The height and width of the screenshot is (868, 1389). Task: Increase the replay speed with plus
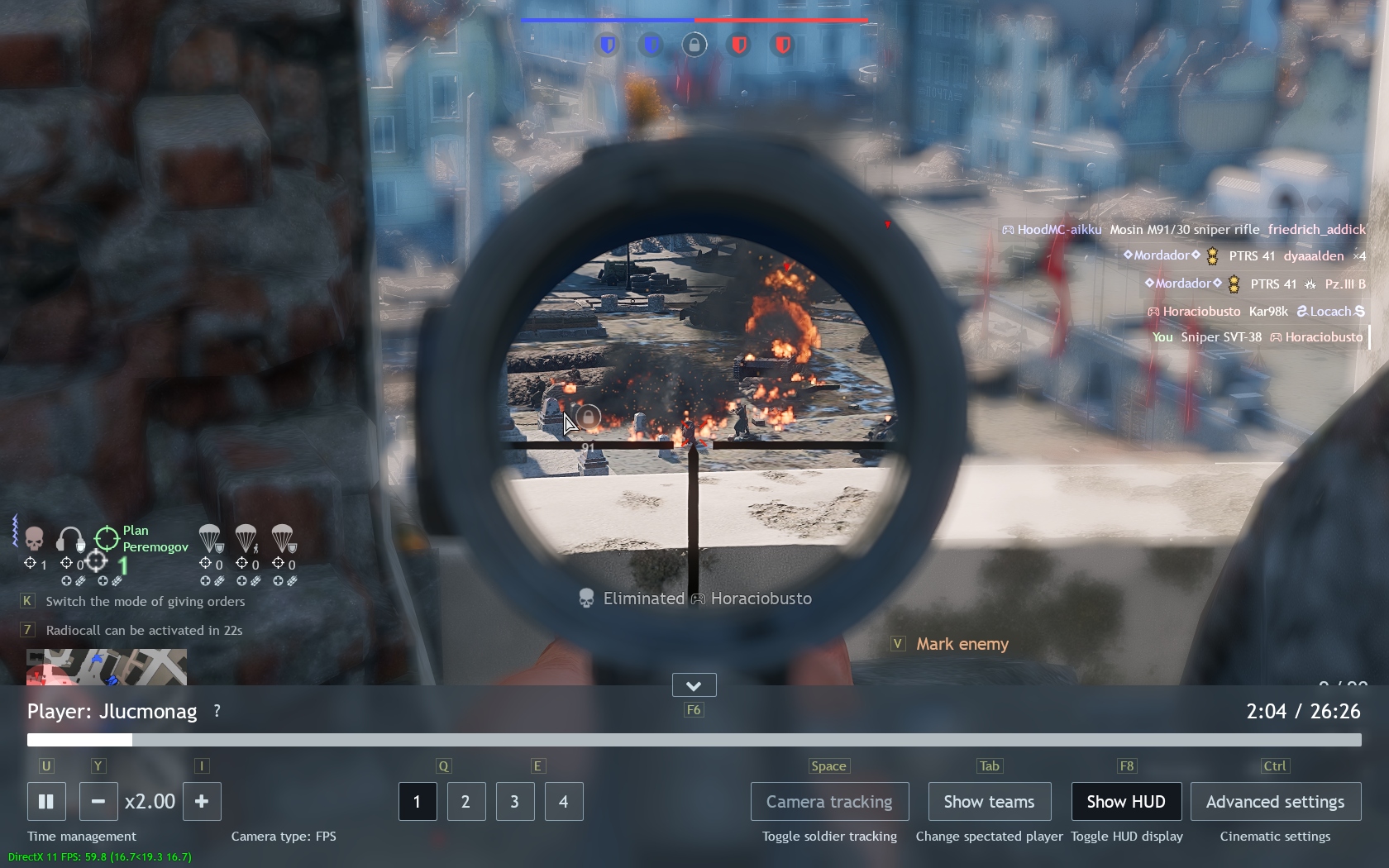pyautogui.click(x=202, y=801)
